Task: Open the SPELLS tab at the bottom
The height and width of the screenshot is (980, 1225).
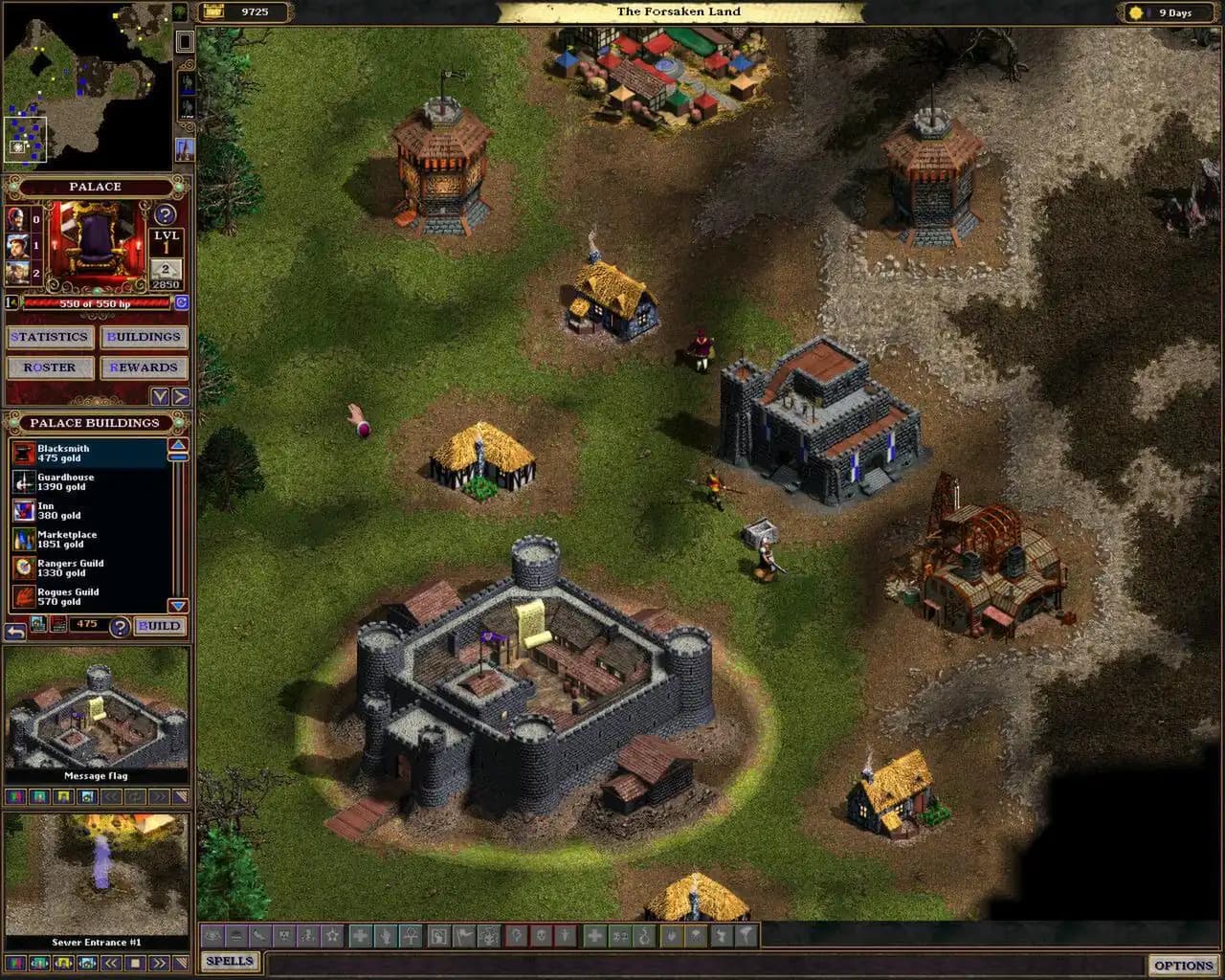Action: (x=230, y=961)
